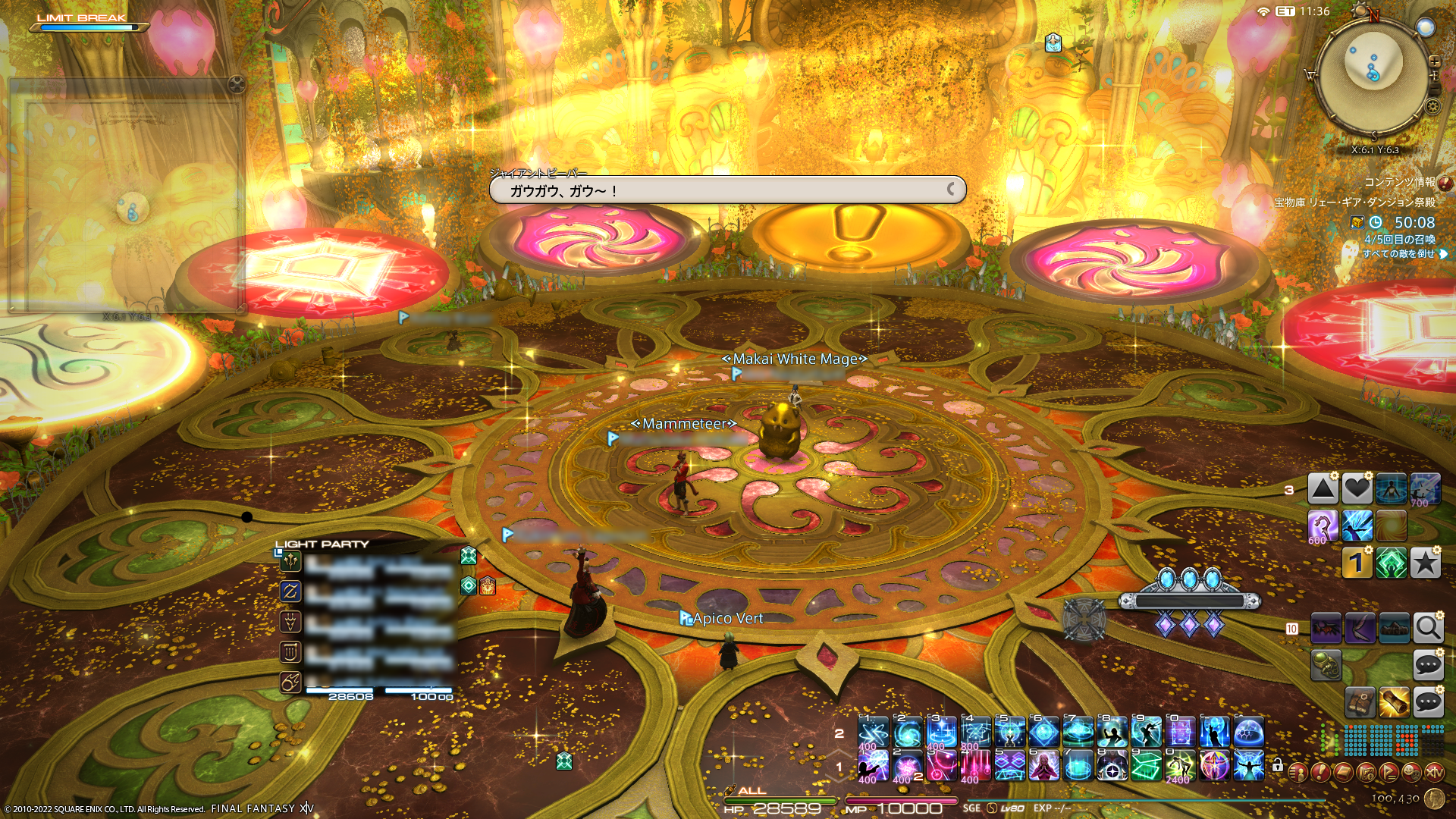The width and height of the screenshot is (1456, 819).
Task: Click the black heart icon
Action: [x=1357, y=489]
